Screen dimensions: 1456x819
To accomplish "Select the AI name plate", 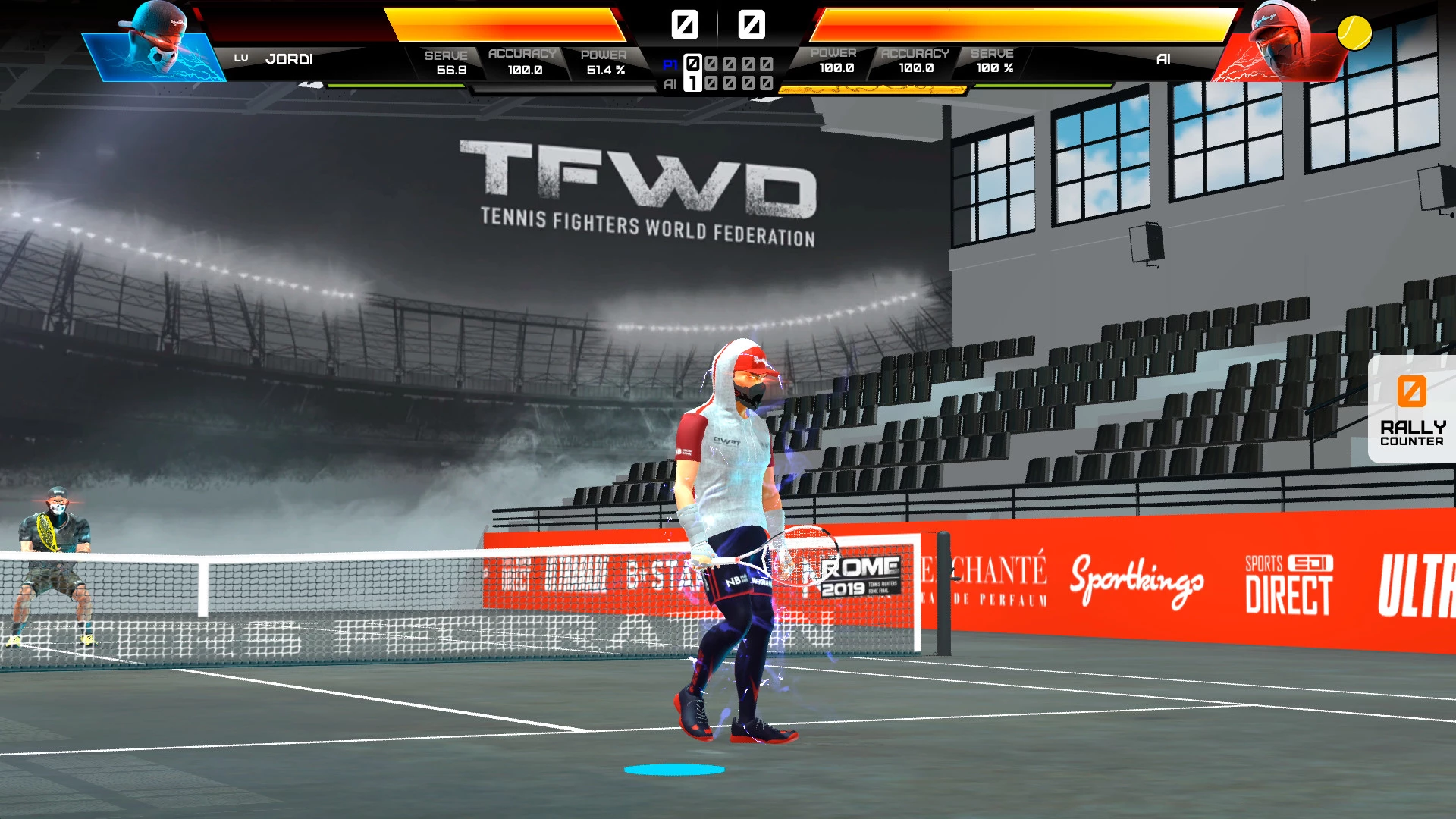I will coord(1163,59).
